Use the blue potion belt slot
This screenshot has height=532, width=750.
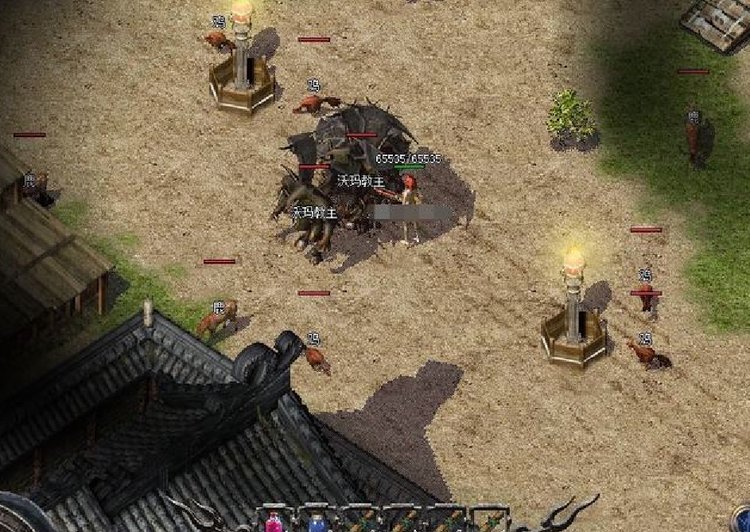pyautogui.click(x=316, y=521)
